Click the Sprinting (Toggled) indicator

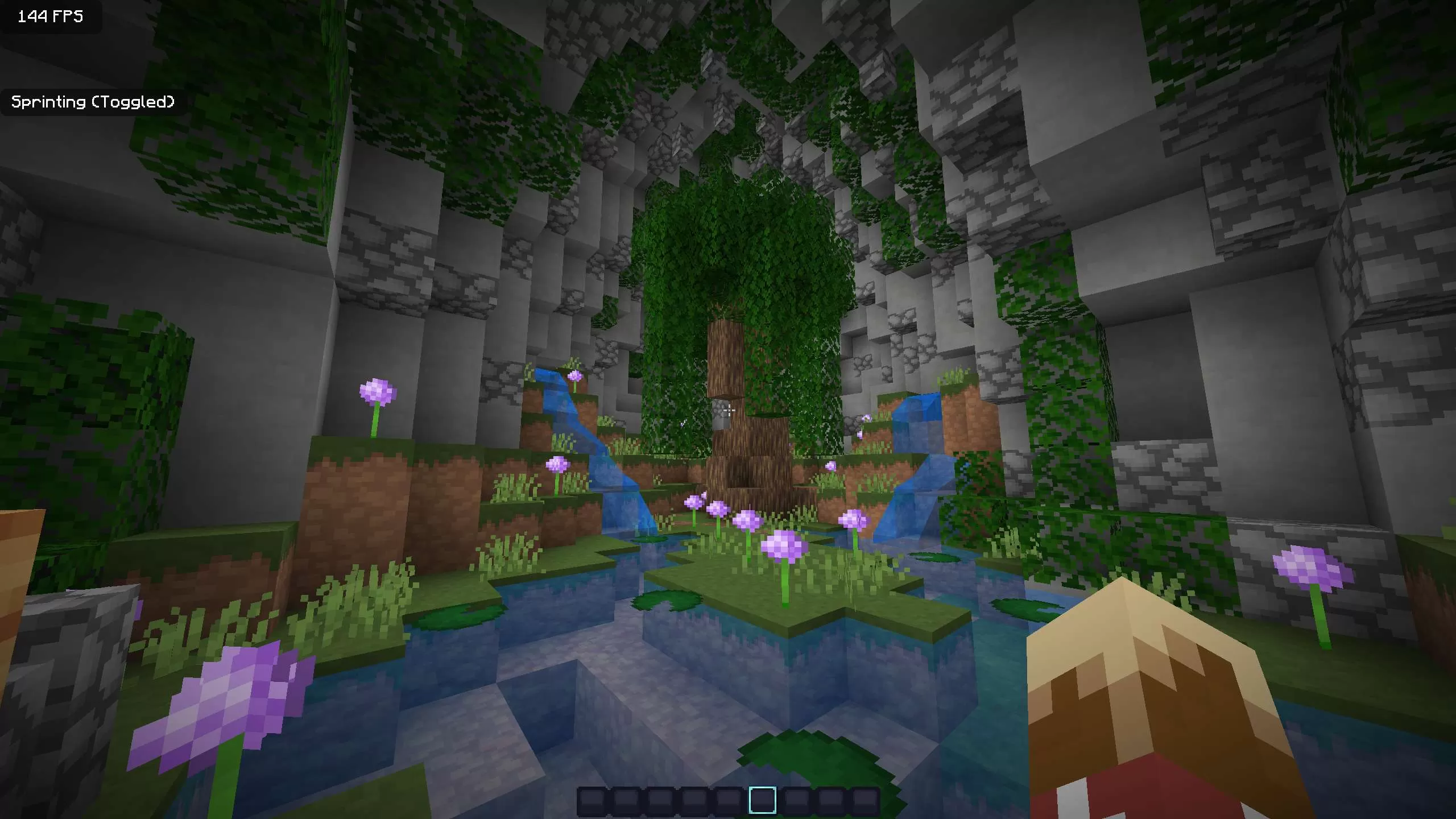[x=93, y=102]
